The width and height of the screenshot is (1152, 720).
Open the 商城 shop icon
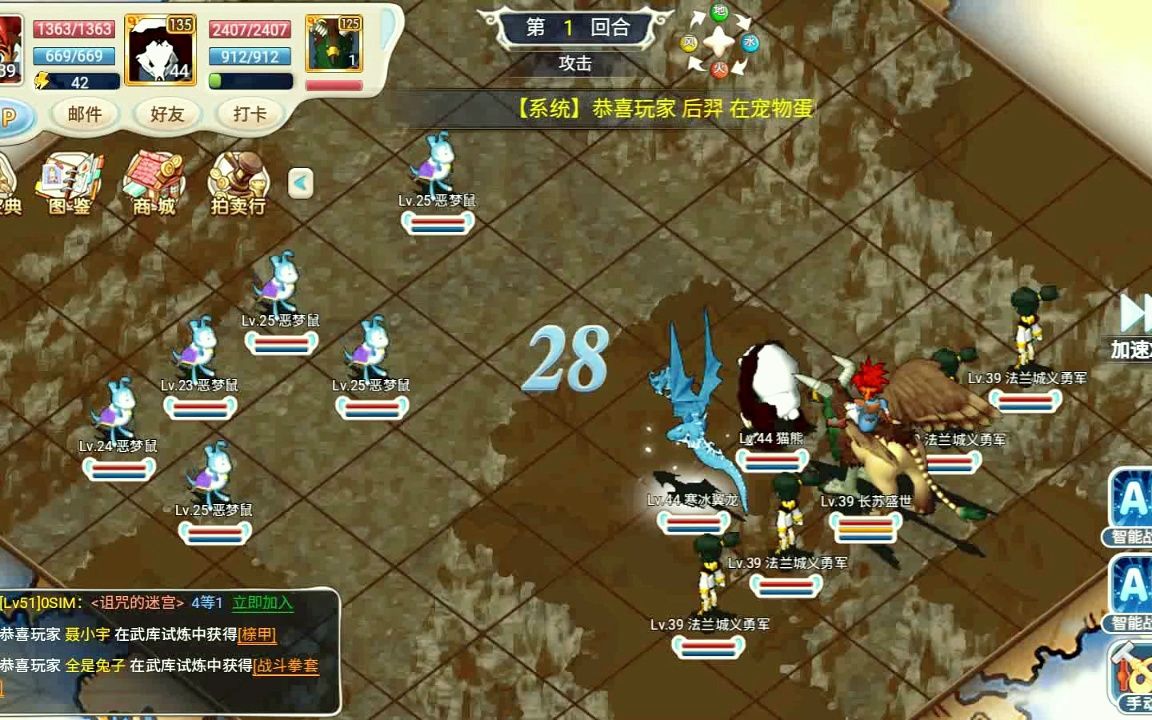153,183
